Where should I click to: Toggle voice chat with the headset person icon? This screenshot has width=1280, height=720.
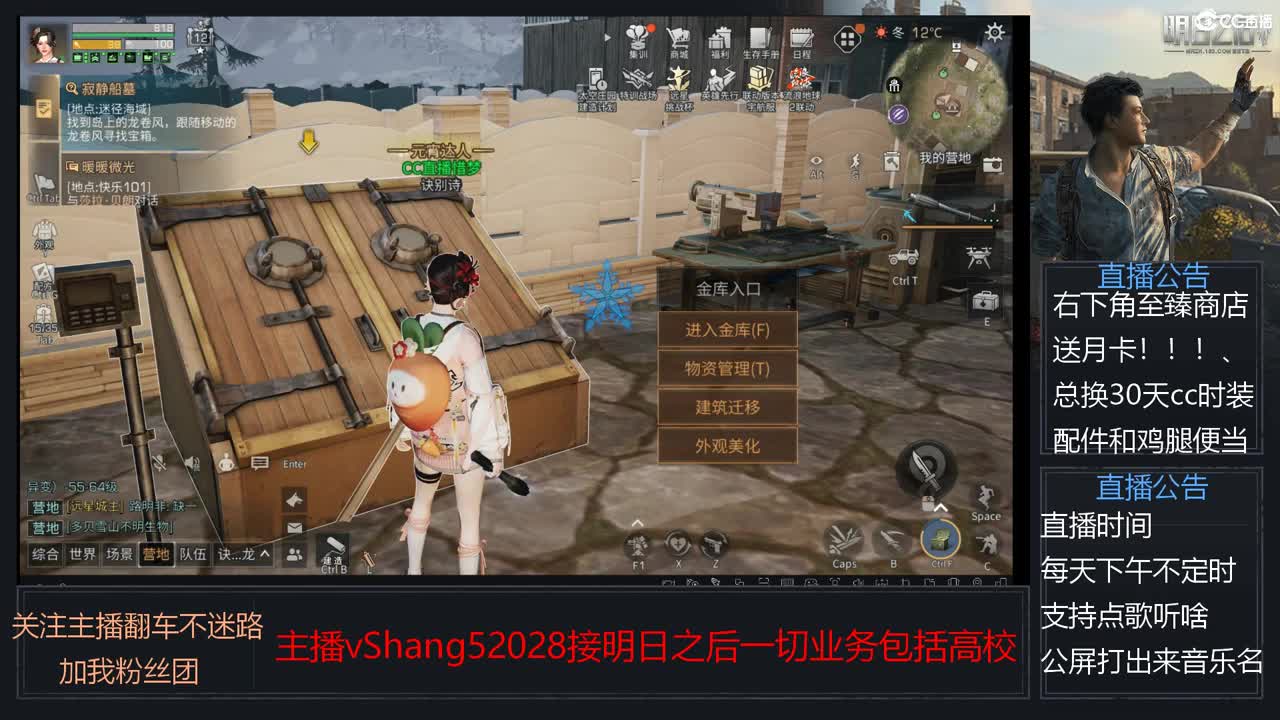tap(224, 462)
